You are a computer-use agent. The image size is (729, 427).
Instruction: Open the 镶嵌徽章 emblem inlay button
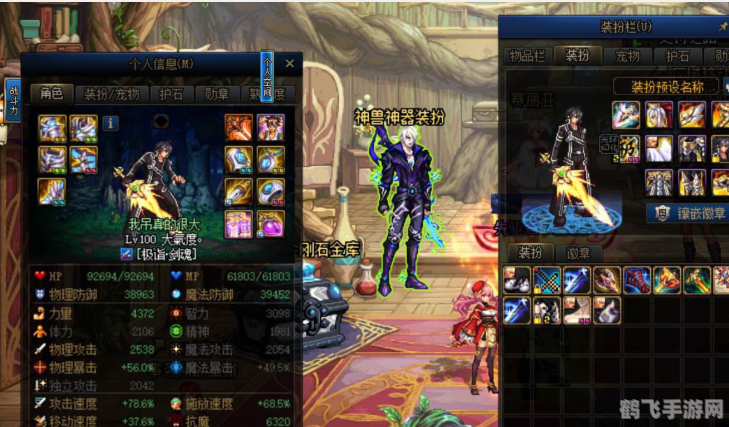(689, 212)
